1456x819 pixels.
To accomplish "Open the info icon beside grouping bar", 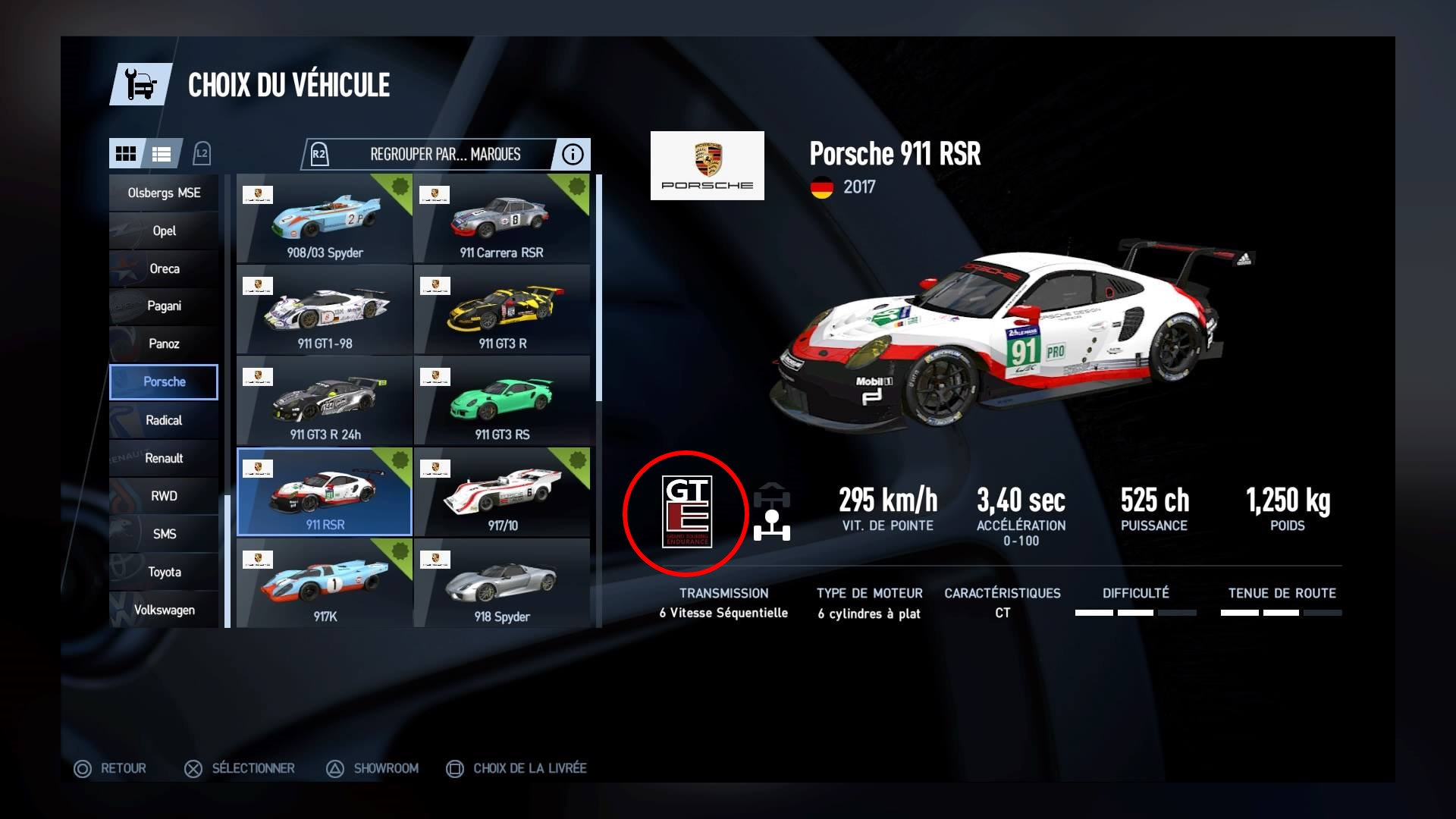I will [573, 155].
